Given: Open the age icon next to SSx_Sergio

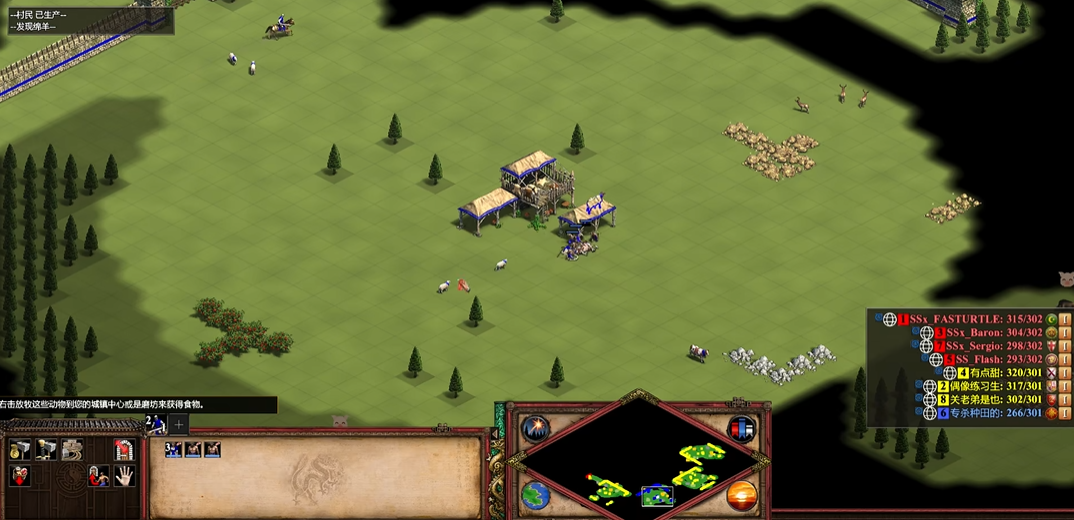Looking at the screenshot, I should point(1051,346).
